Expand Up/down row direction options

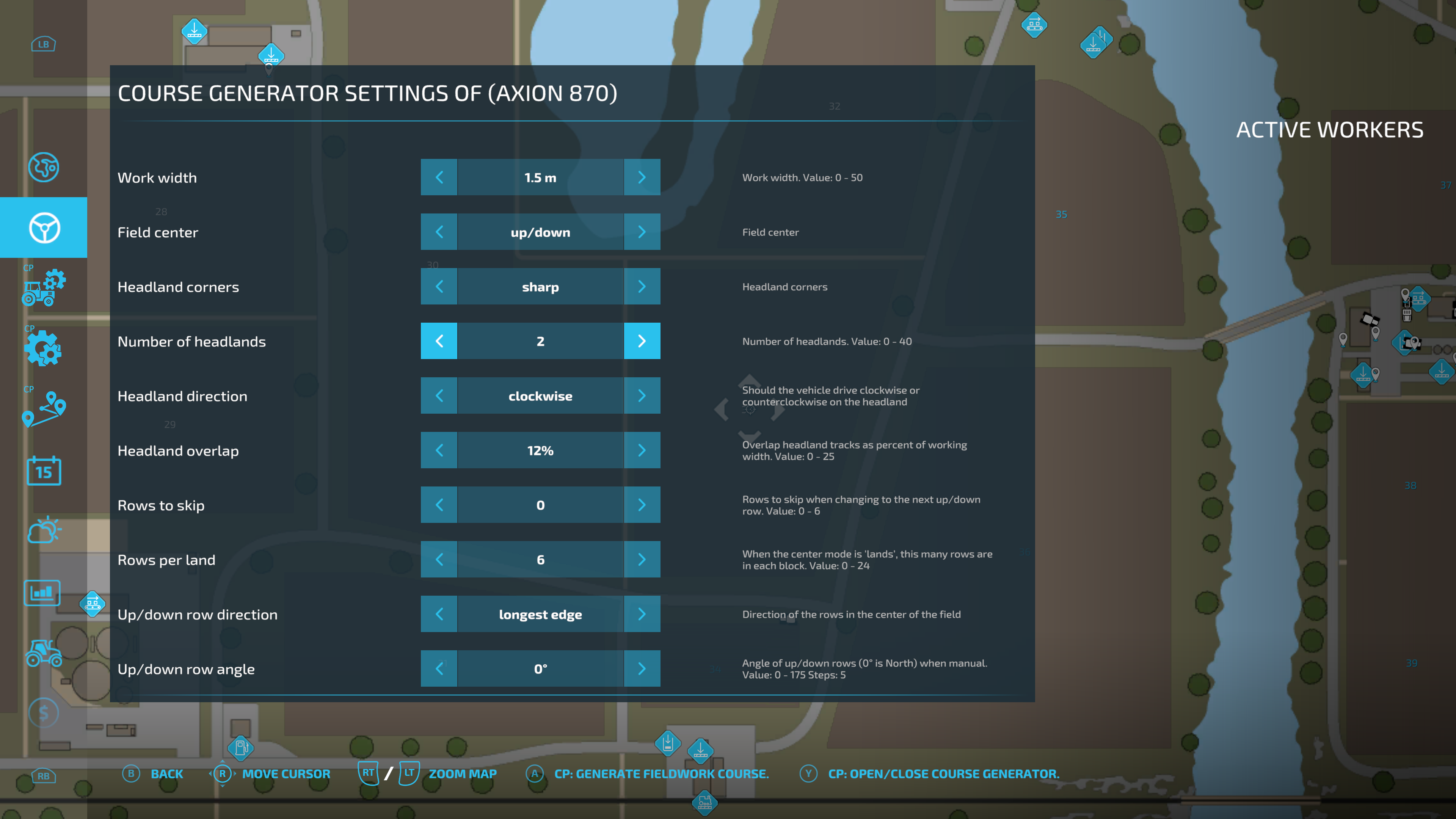point(642,614)
